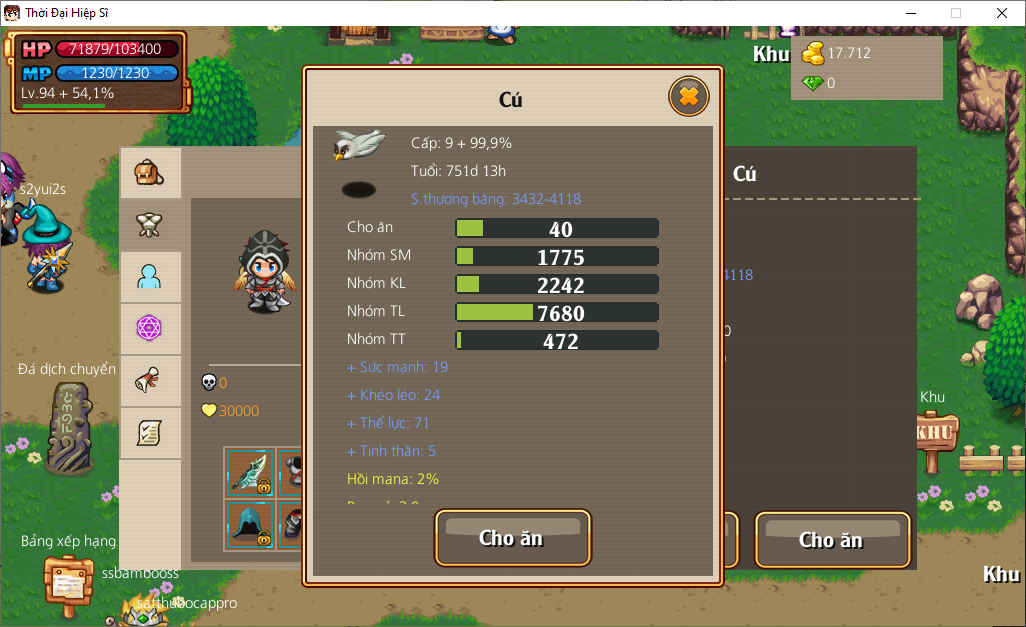Close the game window
The image size is (1026, 627).
(x=1001, y=13)
